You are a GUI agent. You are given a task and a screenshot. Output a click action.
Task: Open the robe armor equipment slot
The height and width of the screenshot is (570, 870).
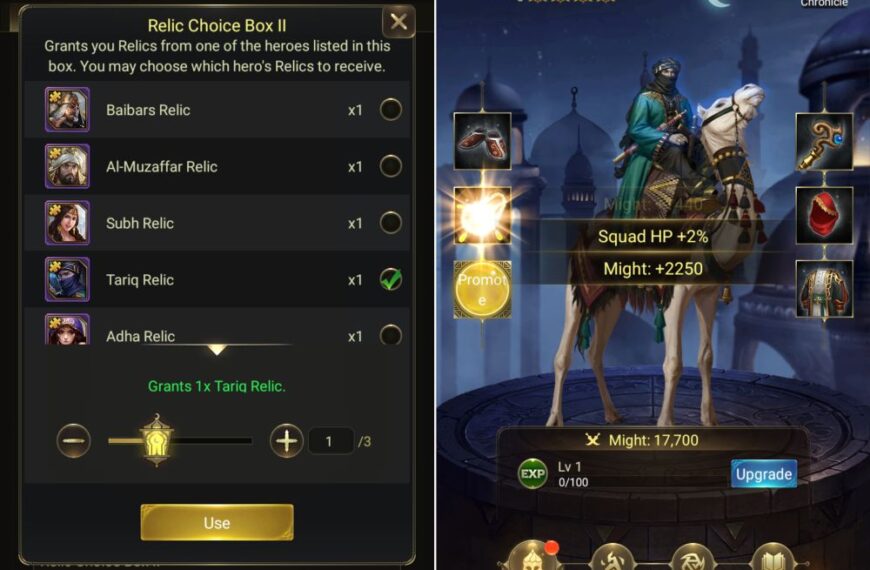(824, 289)
